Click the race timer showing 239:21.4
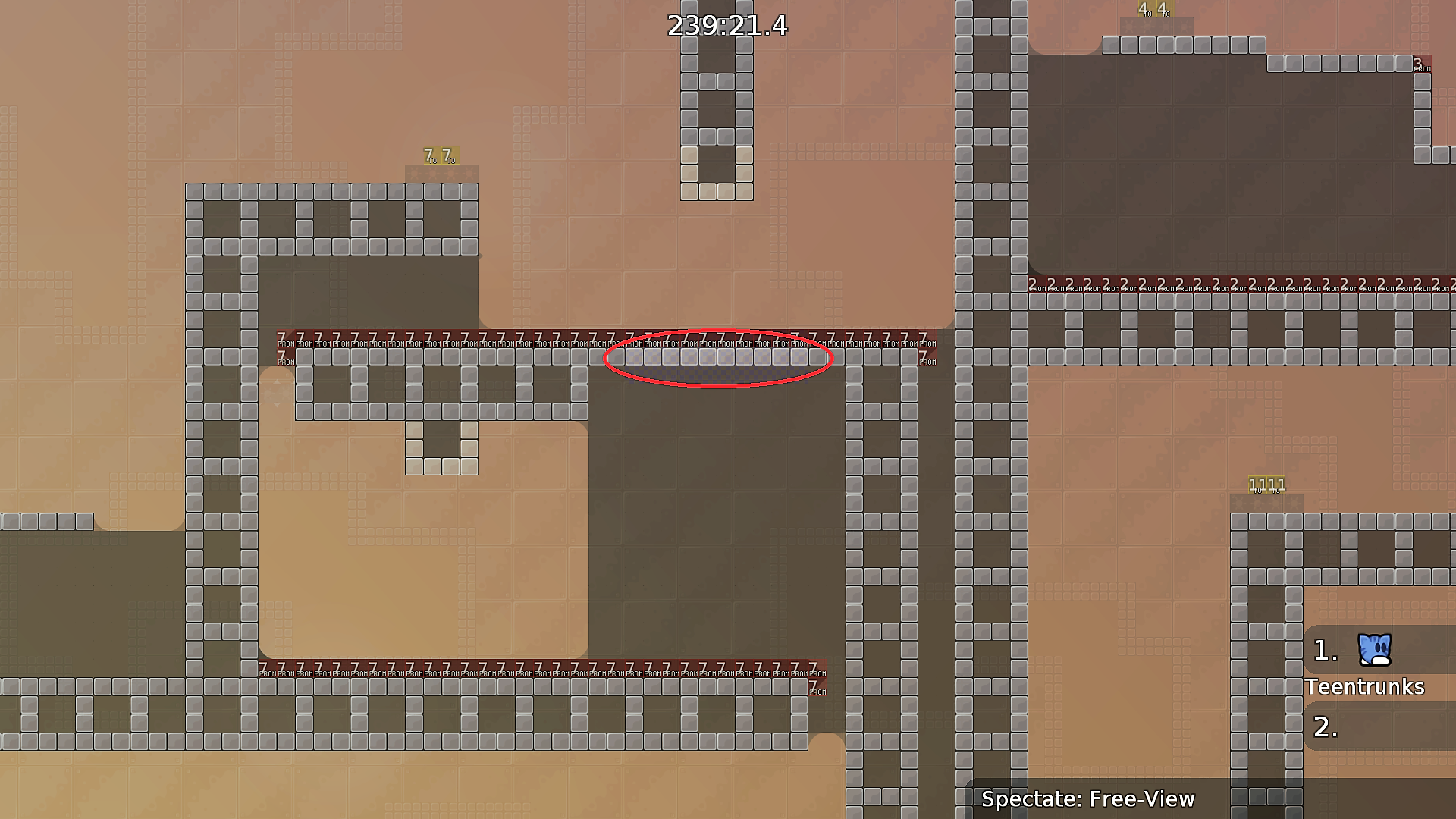 (x=726, y=26)
